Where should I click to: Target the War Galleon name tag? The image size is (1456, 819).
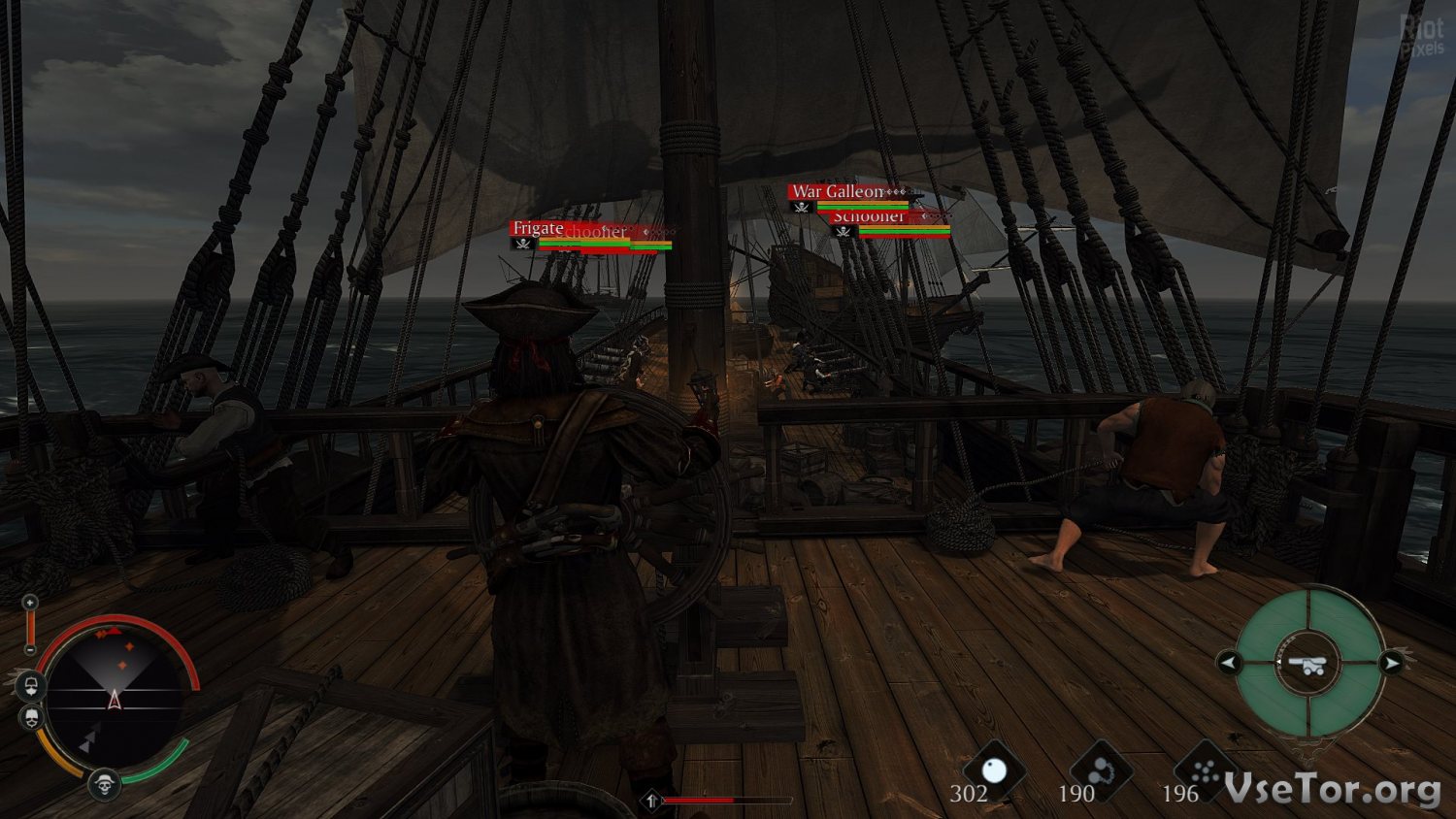coord(838,191)
